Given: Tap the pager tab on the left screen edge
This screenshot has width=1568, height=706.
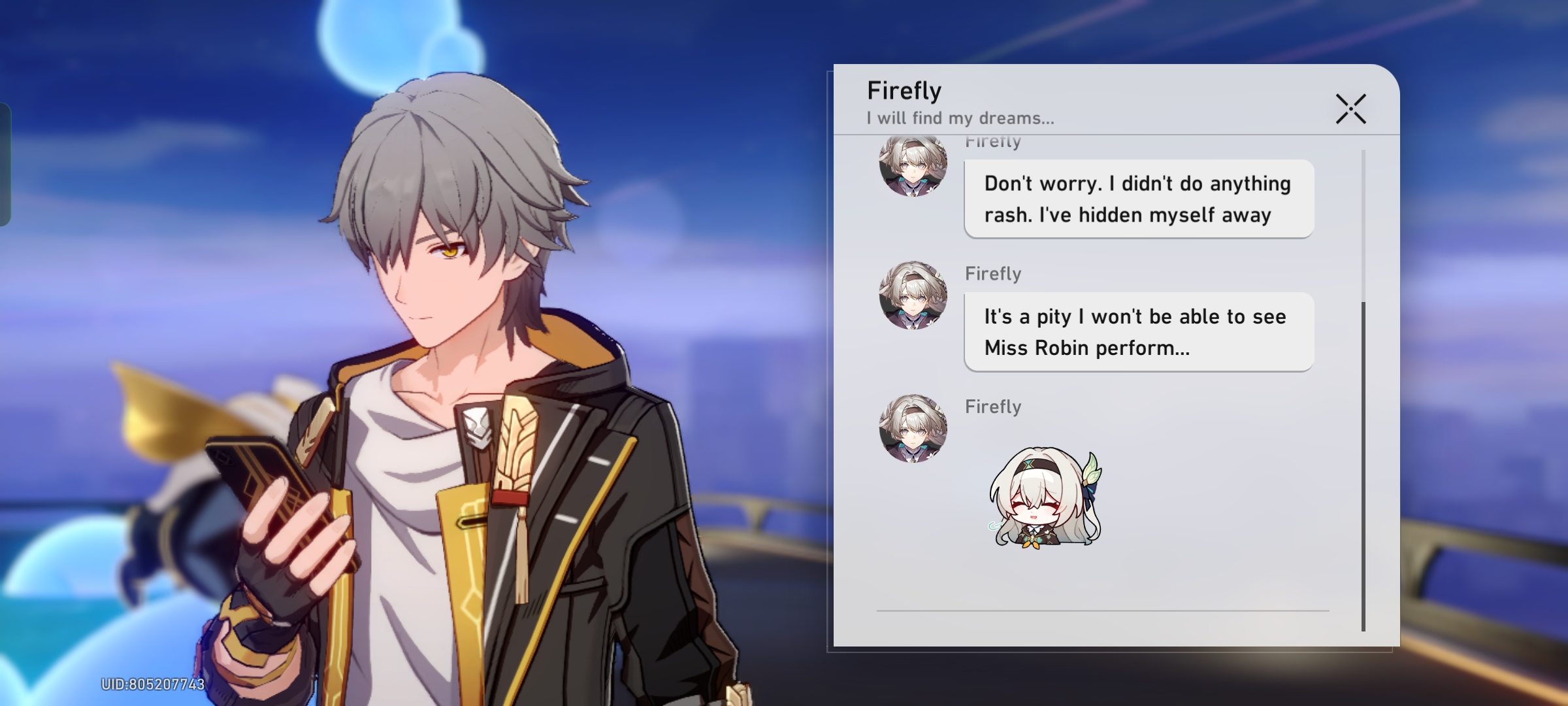Looking at the screenshot, I should pos(7,163).
